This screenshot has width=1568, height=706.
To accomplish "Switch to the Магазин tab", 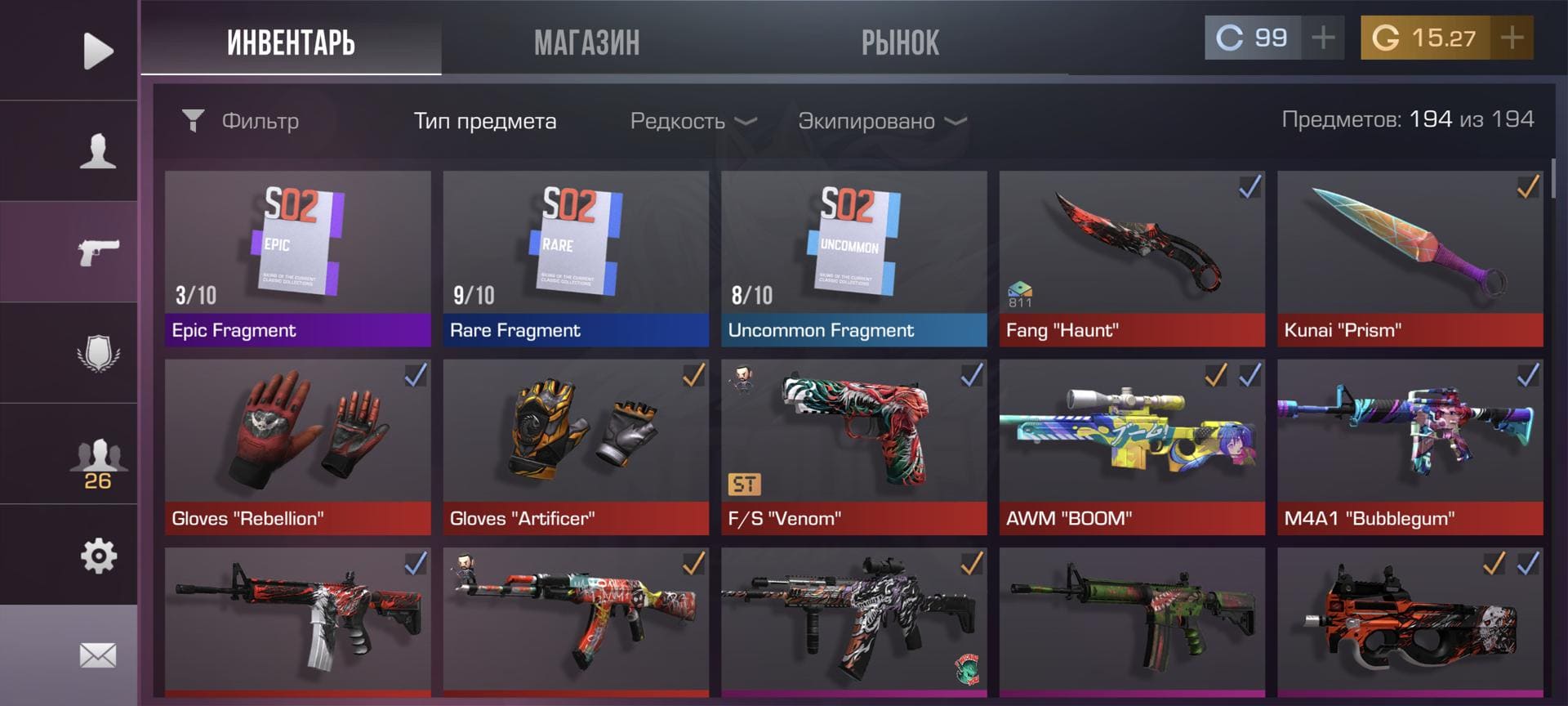I will [x=586, y=42].
